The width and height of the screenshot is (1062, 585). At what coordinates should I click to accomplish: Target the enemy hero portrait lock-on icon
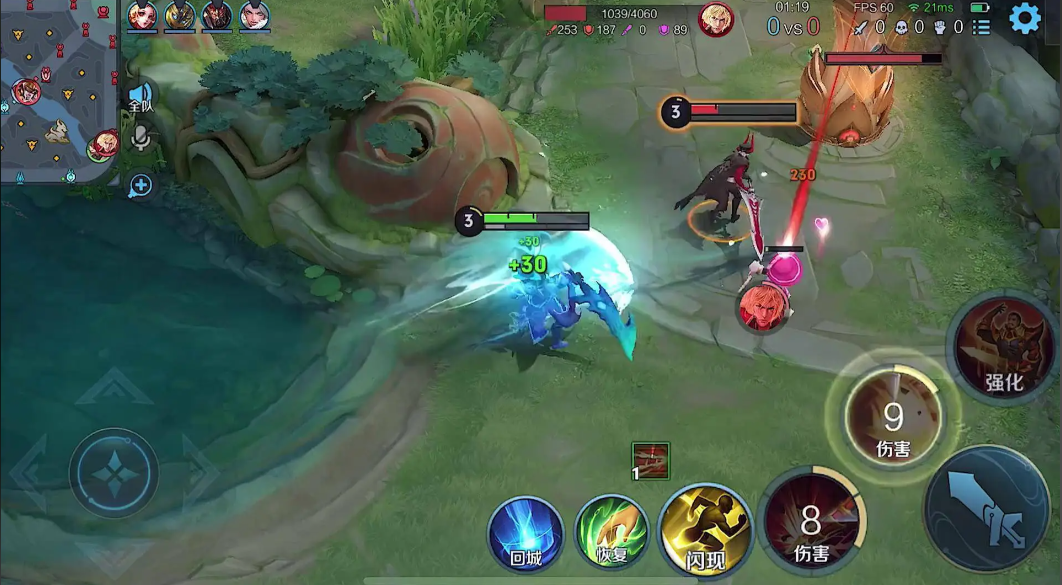(x=759, y=306)
